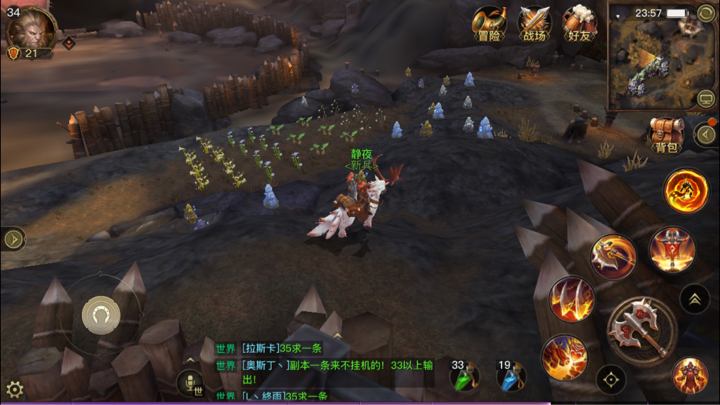The image size is (720, 405).
Task: Activate the red war banner skill
Action: pyautogui.click(x=671, y=249)
